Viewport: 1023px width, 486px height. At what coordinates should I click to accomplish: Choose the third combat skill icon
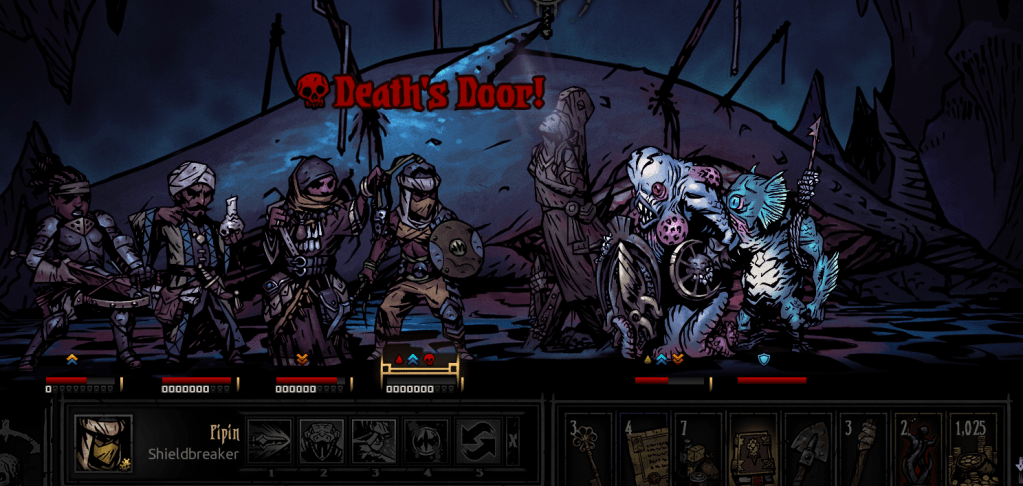pos(374,441)
